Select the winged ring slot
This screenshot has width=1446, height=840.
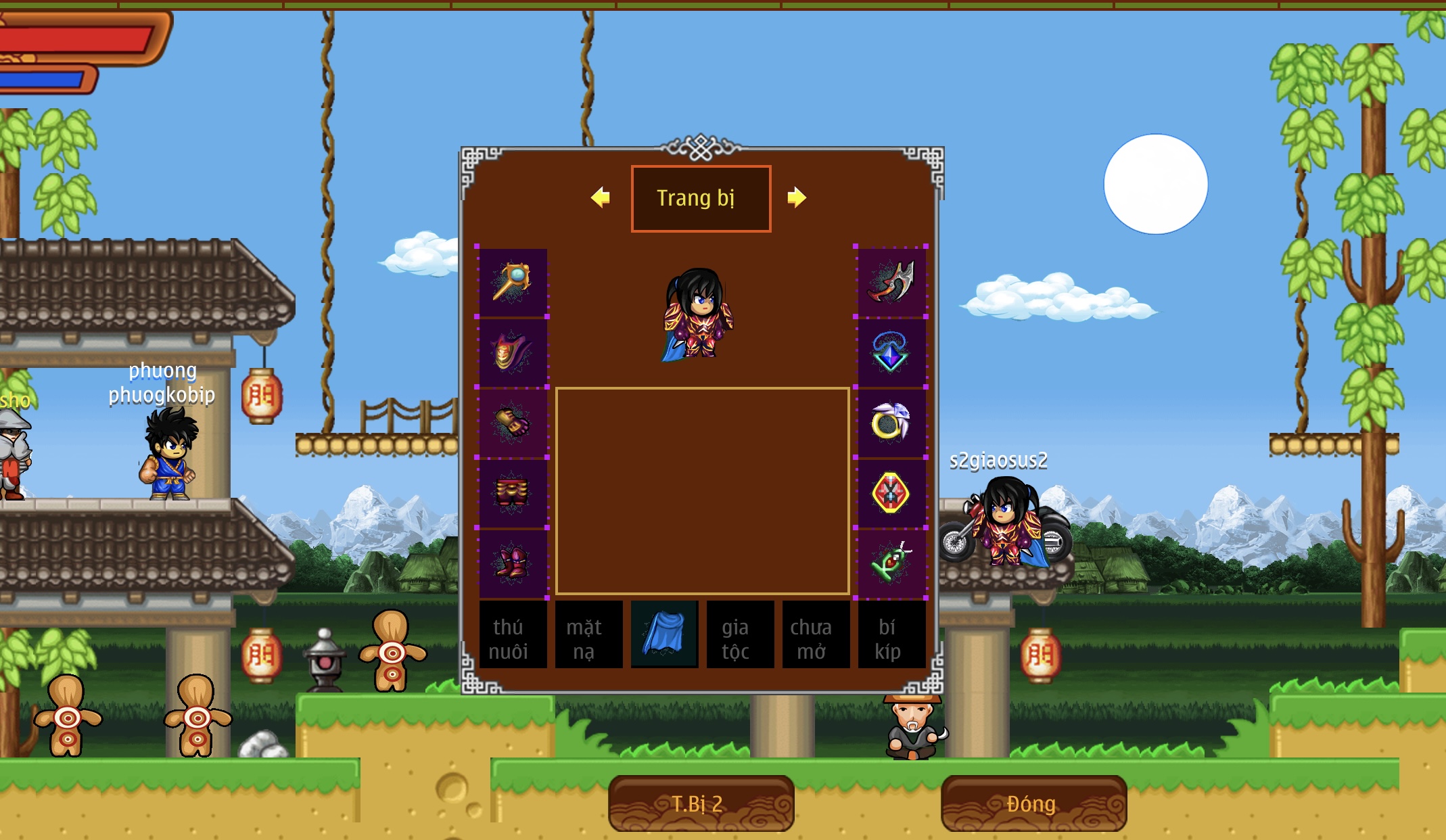tap(891, 423)
